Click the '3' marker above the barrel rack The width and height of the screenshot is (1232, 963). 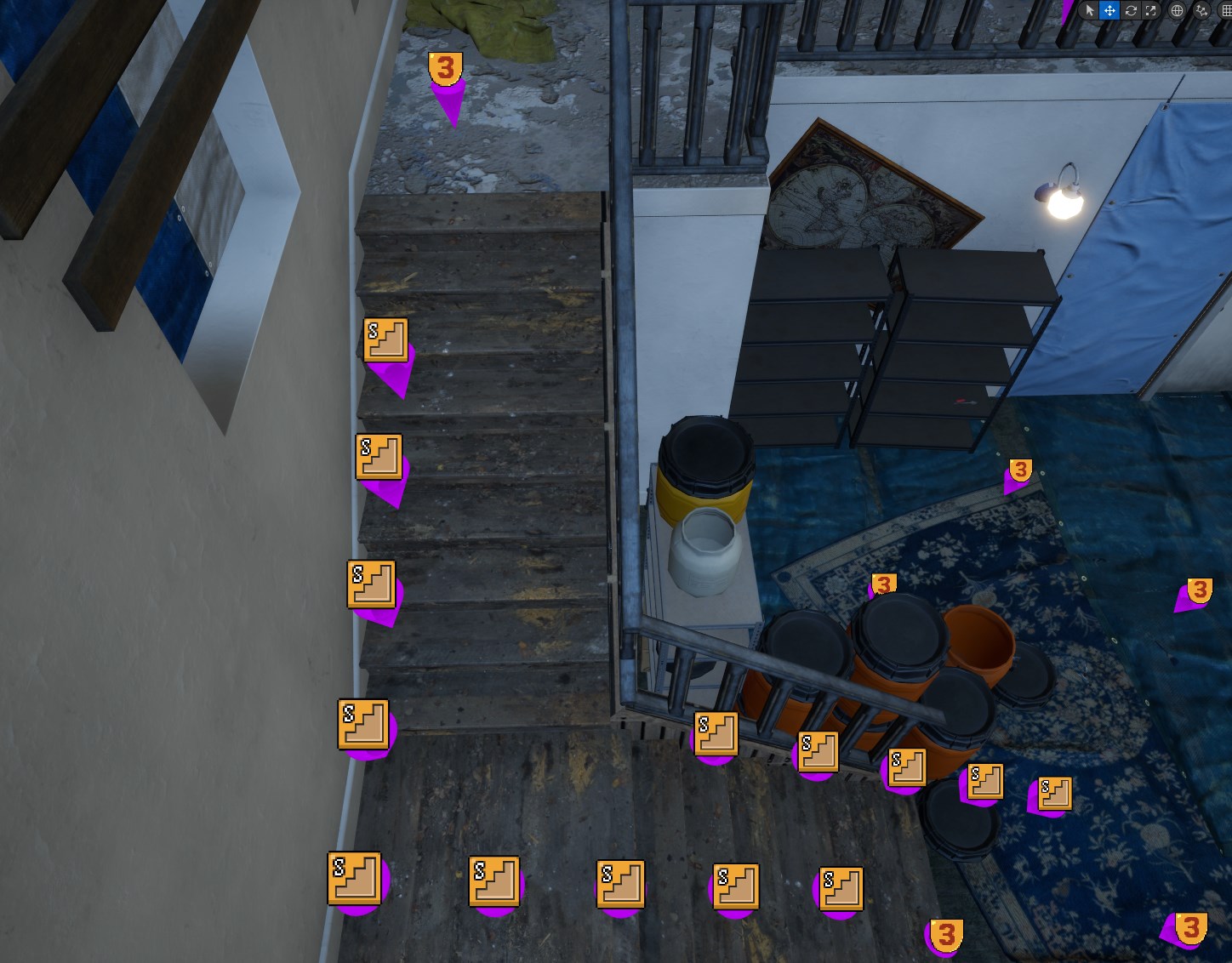[x=883, y=583]
